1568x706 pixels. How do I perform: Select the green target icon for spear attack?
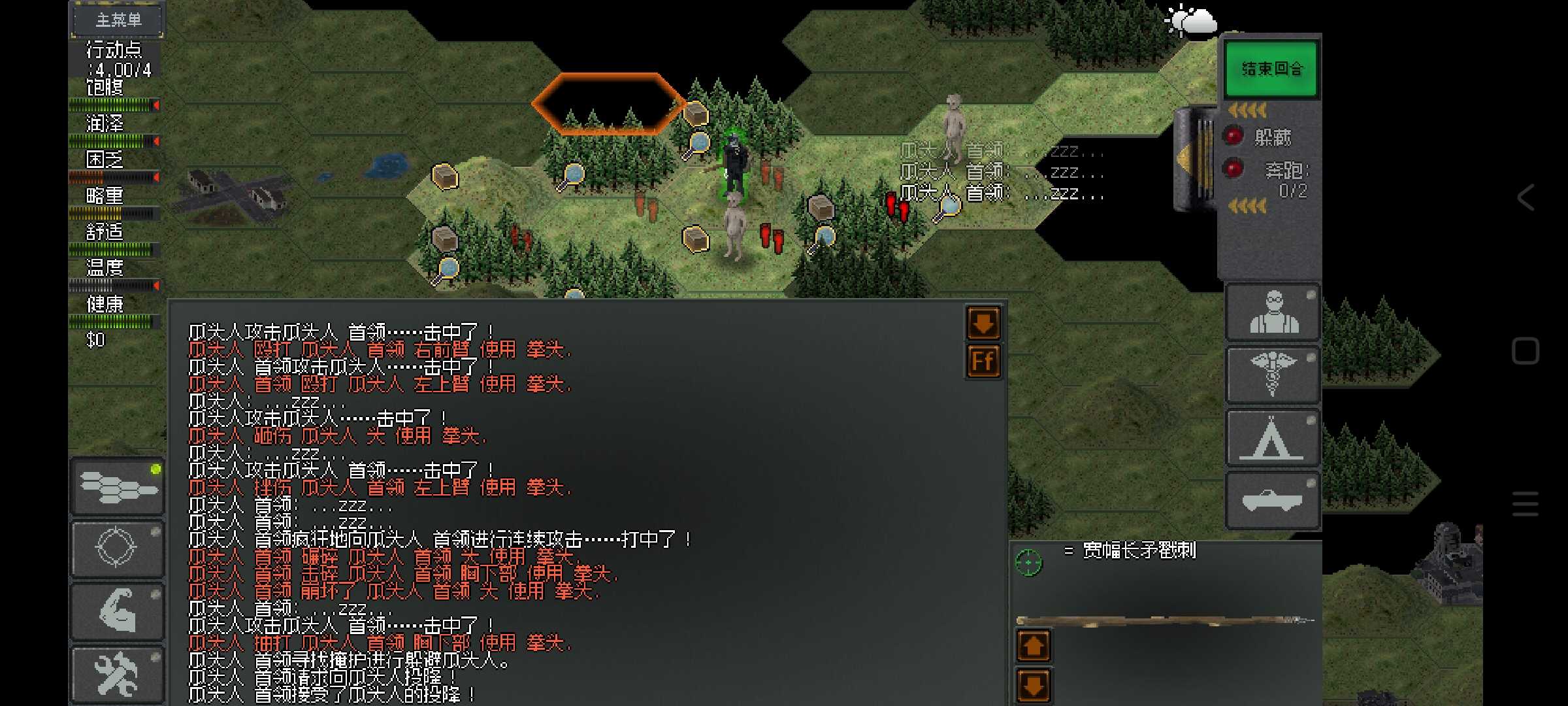(1028, 562)
